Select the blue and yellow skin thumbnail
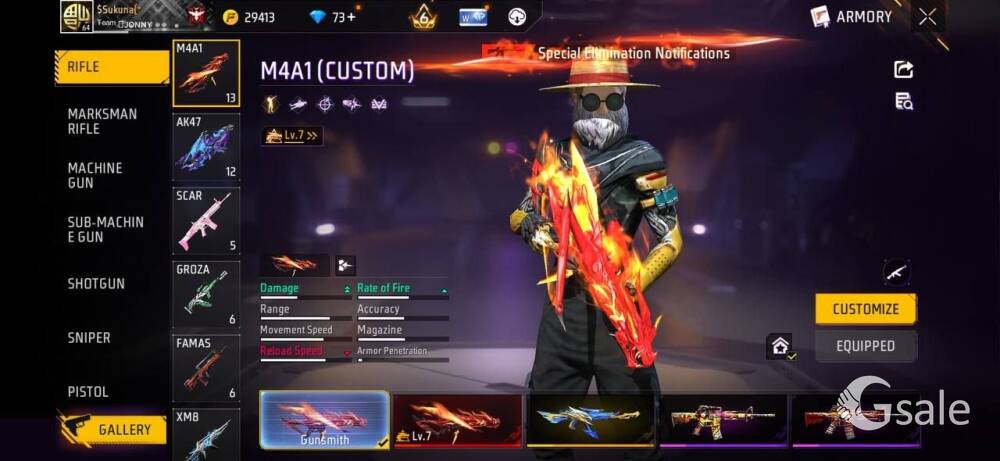This screenshot has width=1000, height=461. [x=590, y=419]
